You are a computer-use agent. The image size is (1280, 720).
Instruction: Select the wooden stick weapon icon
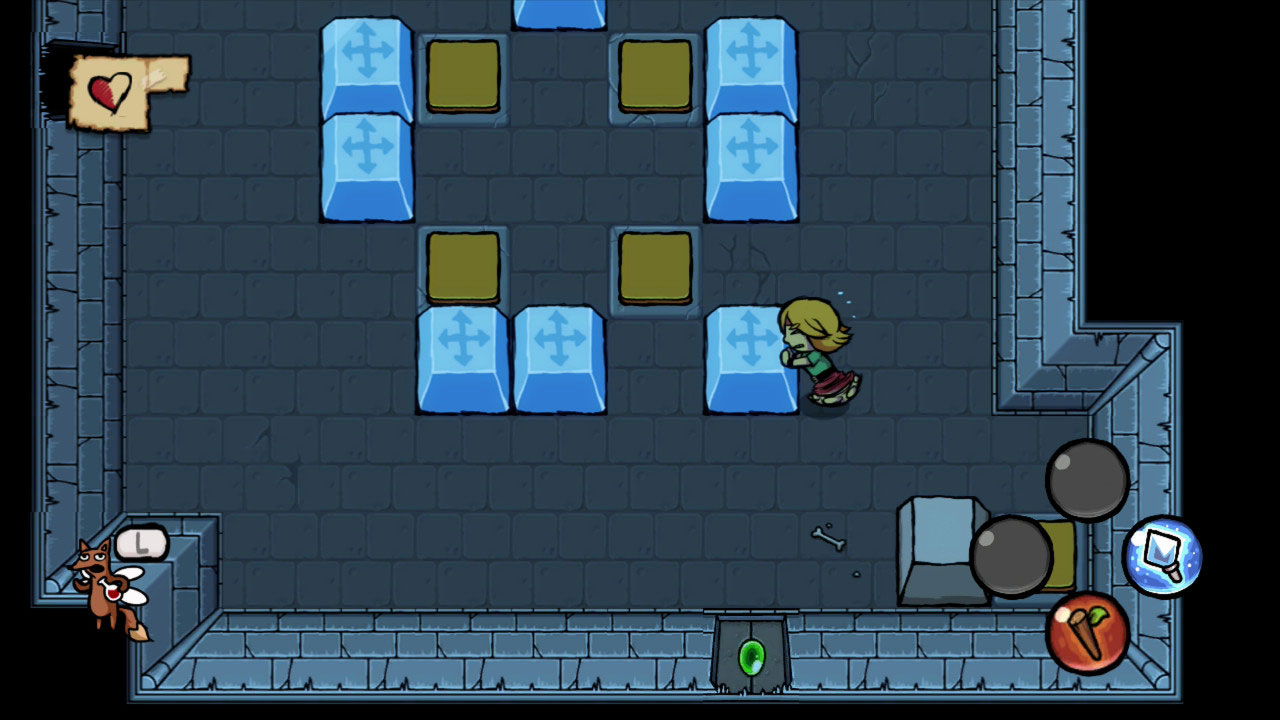(x=1087, y=631)
